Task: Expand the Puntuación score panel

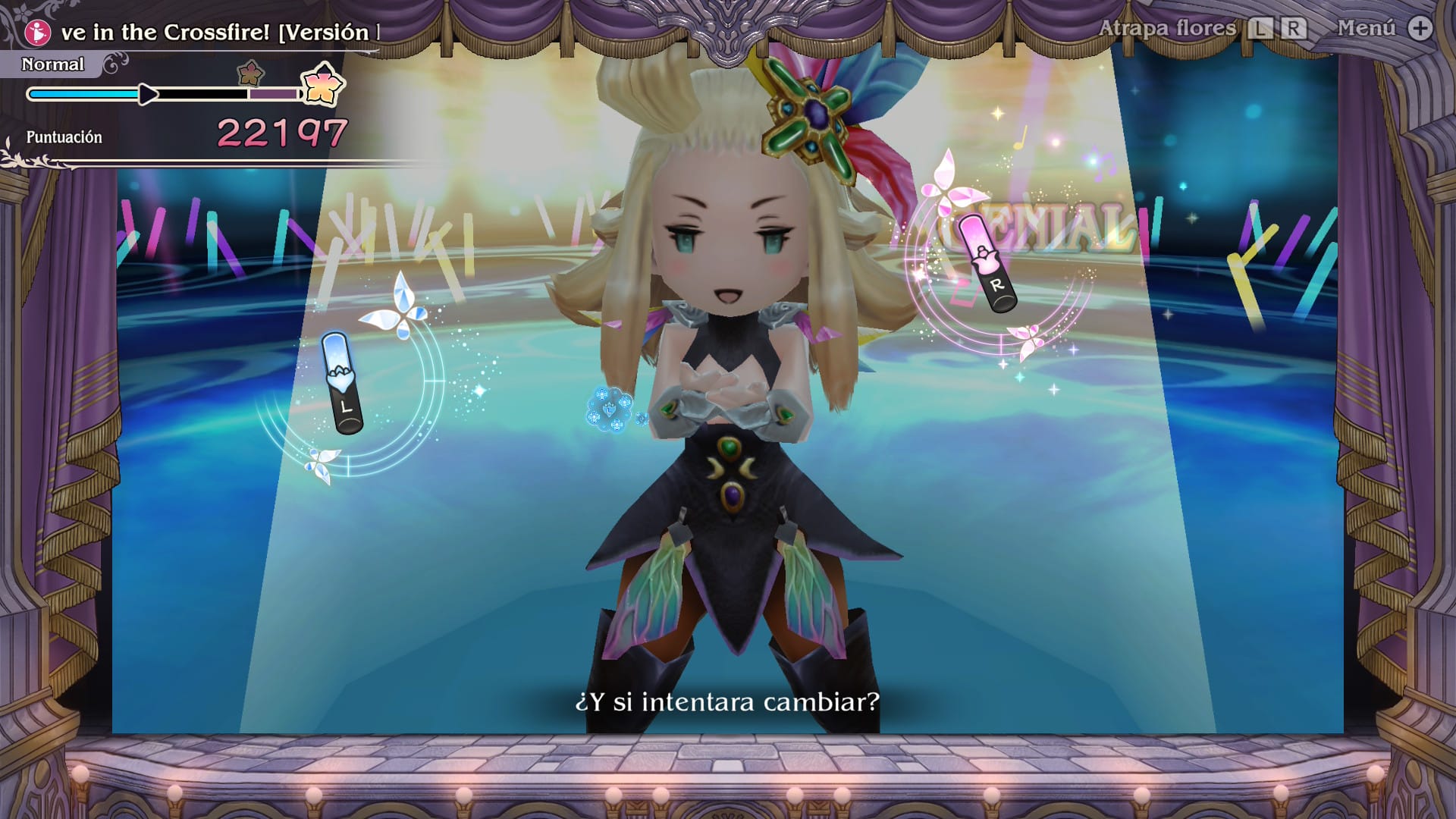Action: click(x=64, y=138)
